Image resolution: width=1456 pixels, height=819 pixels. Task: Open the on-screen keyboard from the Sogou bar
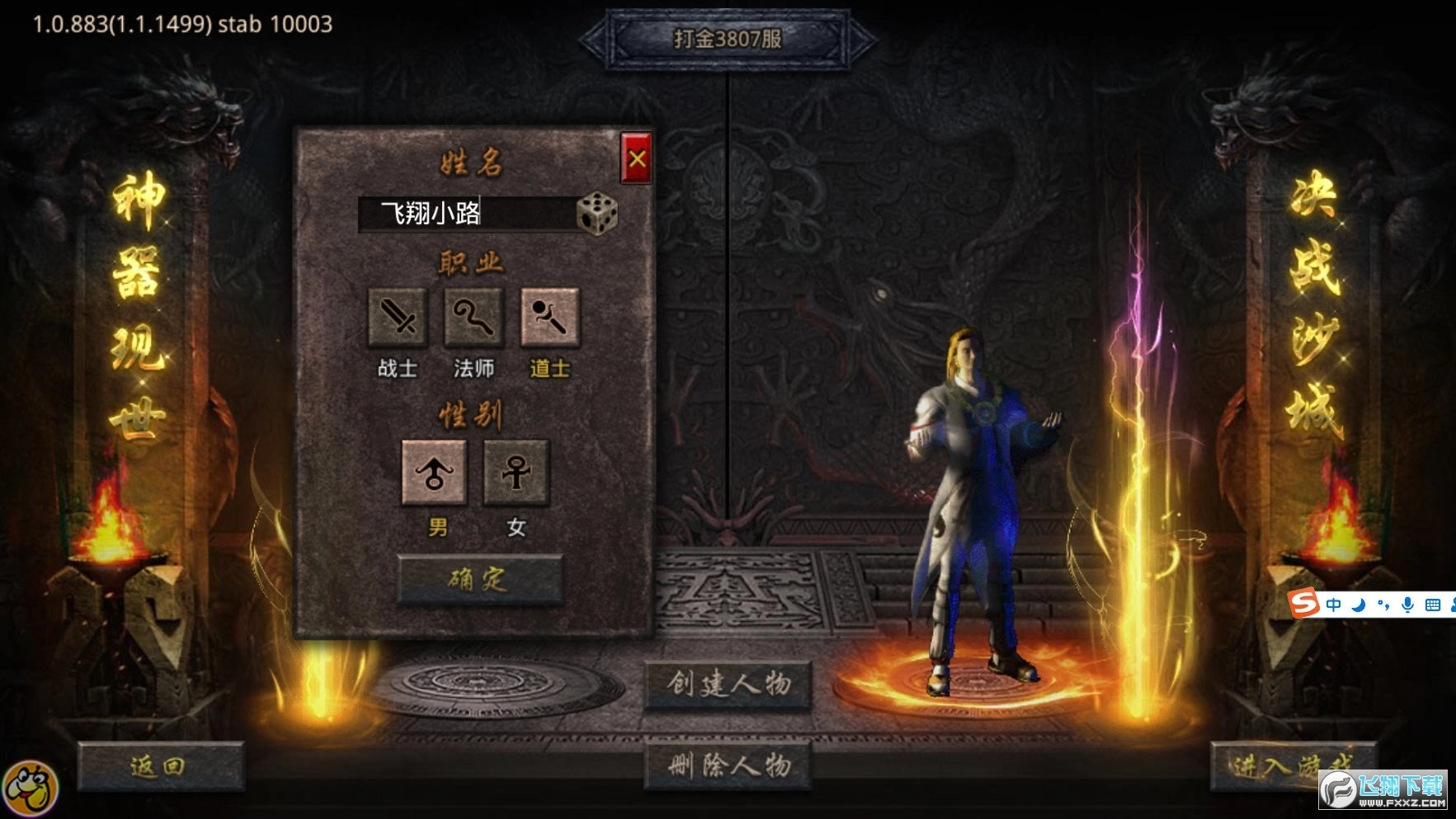point(1434,605)
